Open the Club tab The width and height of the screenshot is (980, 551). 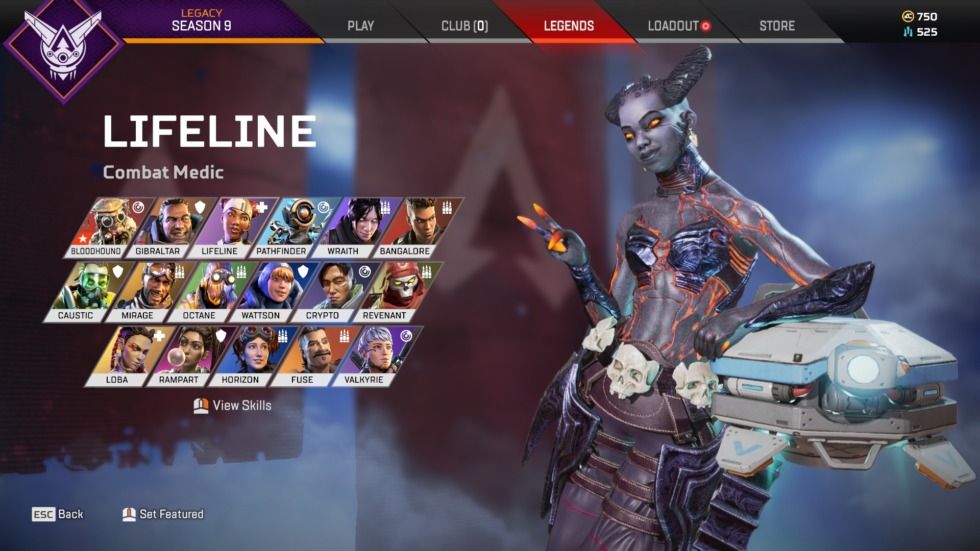464,25
